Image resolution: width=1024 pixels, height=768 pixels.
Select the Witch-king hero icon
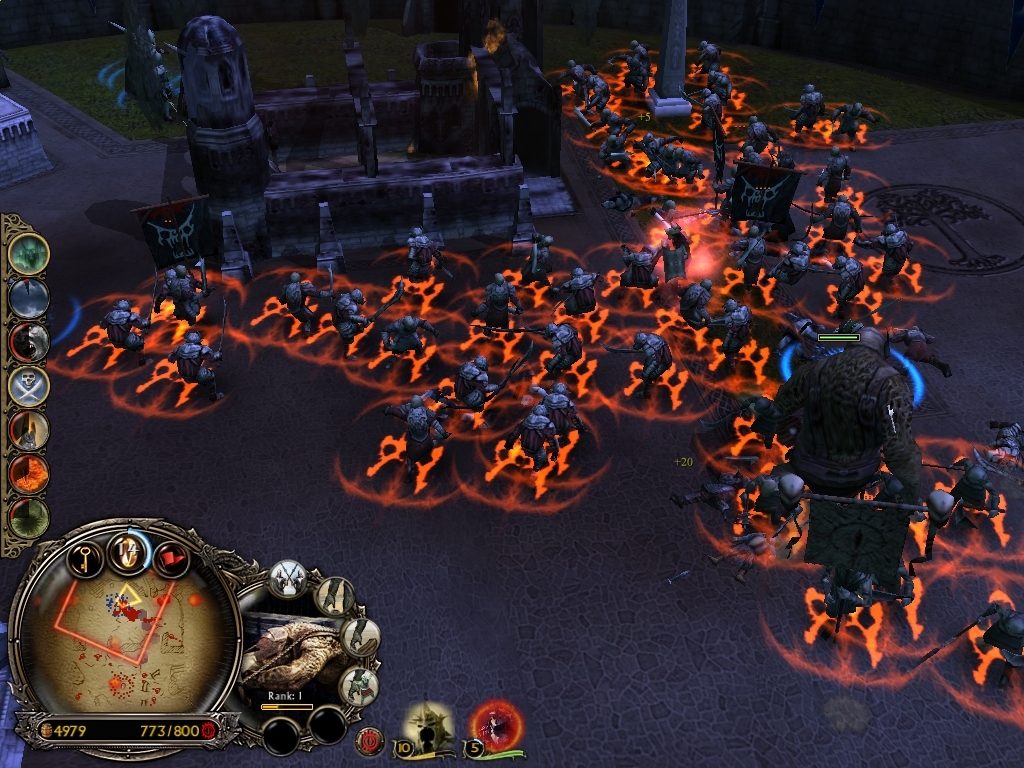point(430,726)
